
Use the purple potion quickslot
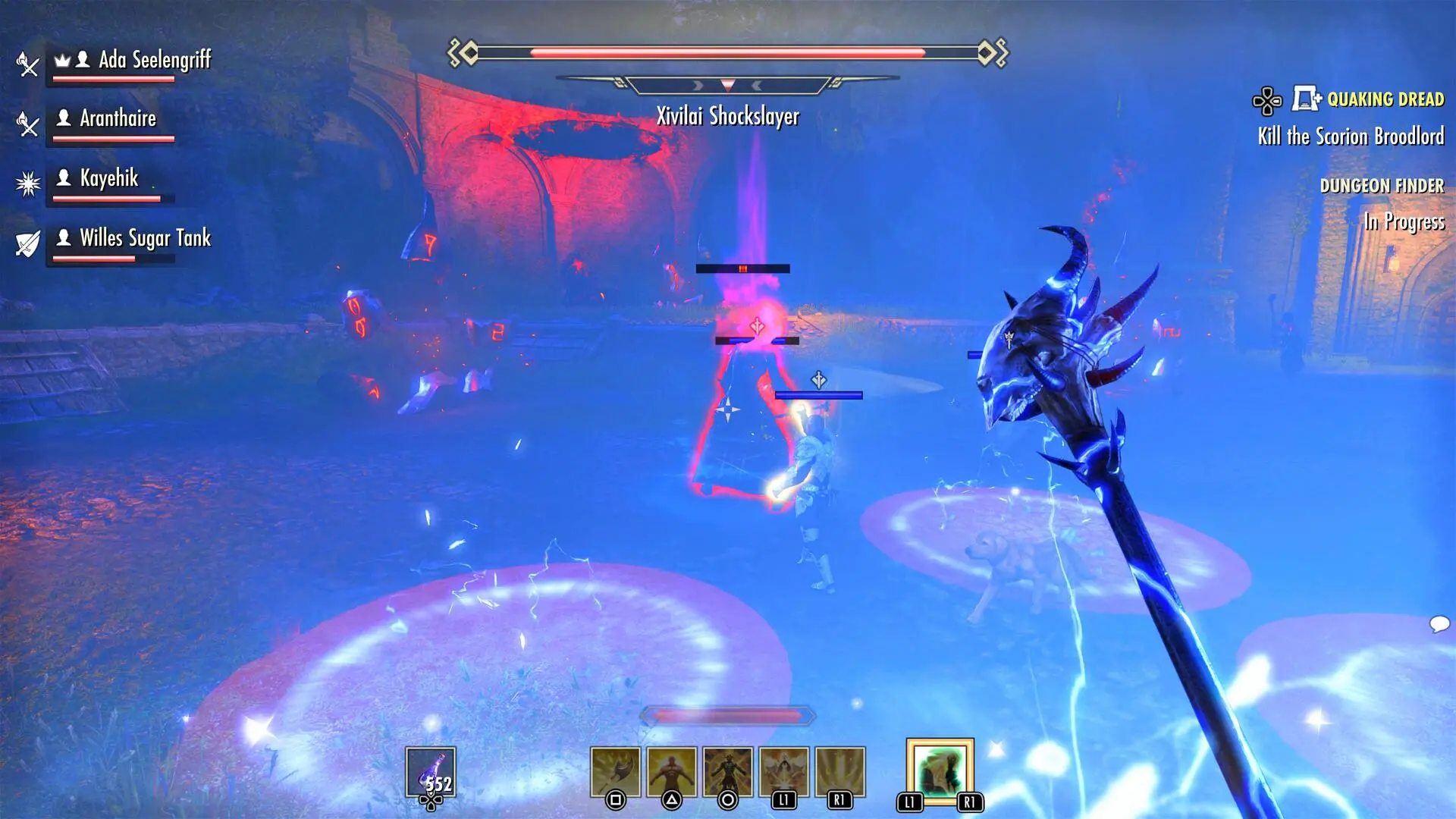pyautogui.click(x=431, y=772)
